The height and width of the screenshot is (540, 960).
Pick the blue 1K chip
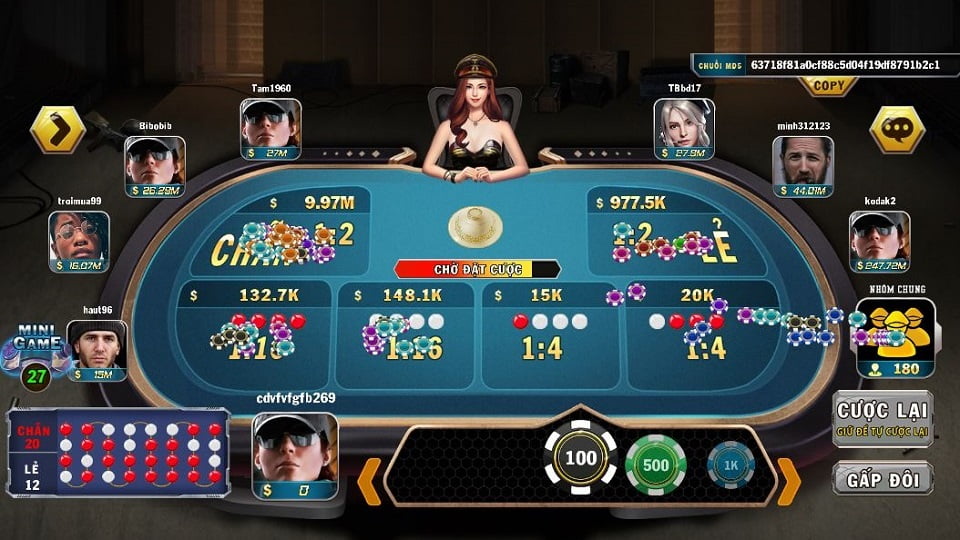point(730,467)
